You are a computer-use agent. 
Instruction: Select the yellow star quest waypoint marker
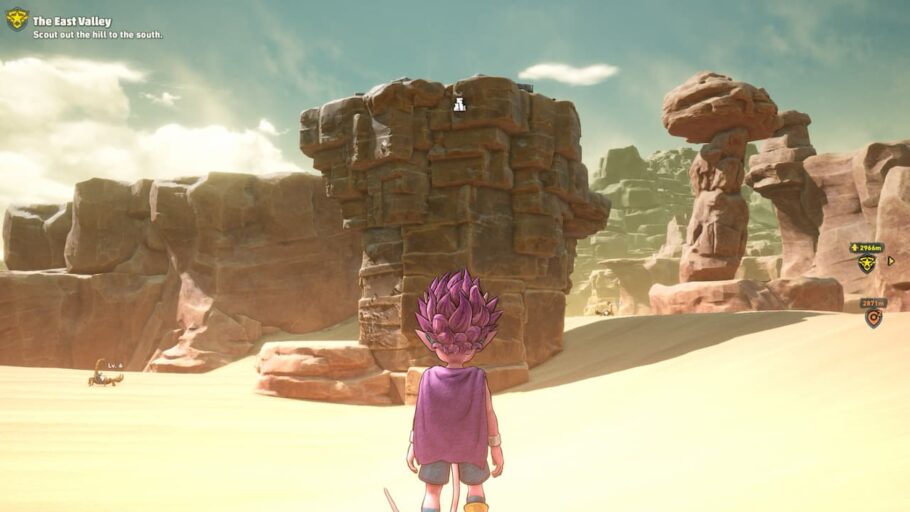866,263
